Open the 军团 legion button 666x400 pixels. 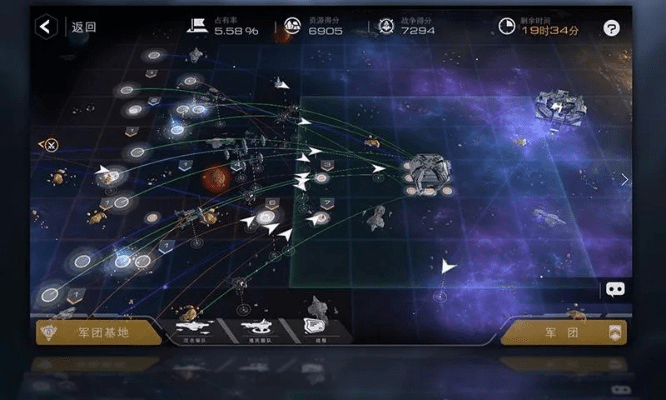565,332
